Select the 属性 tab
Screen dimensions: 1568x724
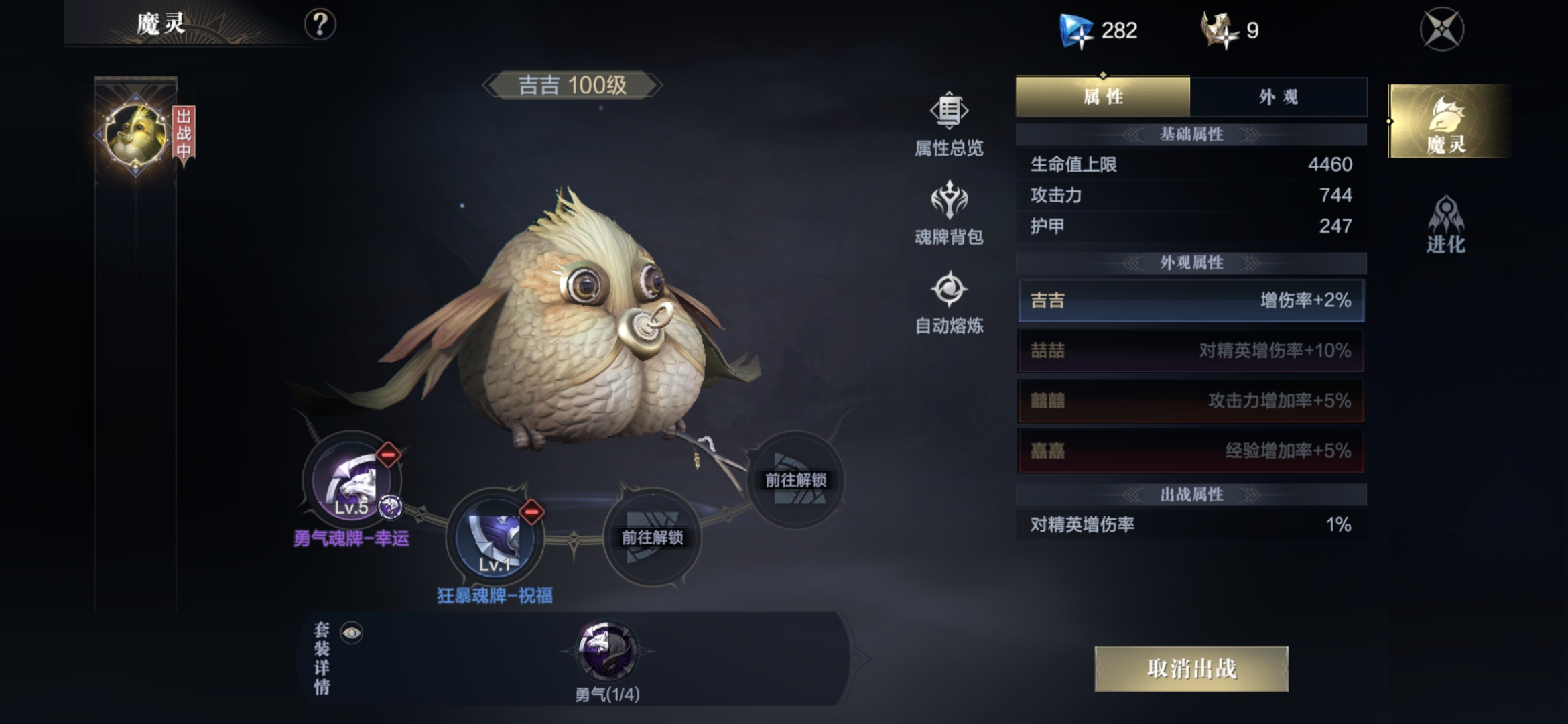[x=1102, y=97]
